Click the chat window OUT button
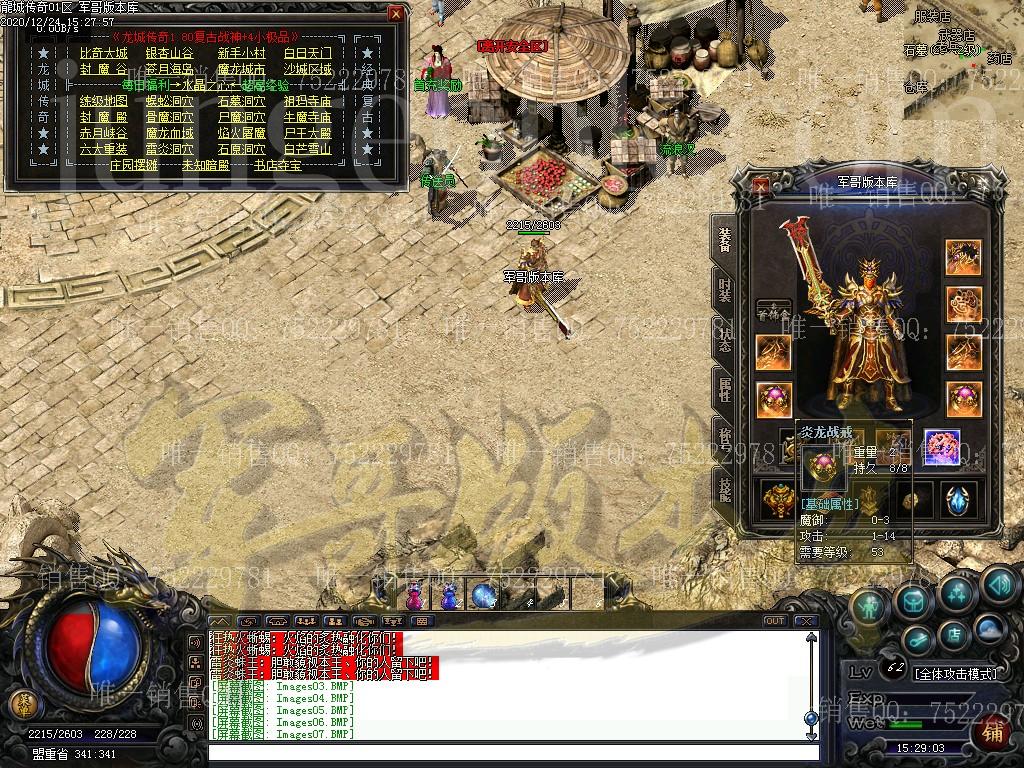Screen dimensions: 1024x768 point(774,621)
